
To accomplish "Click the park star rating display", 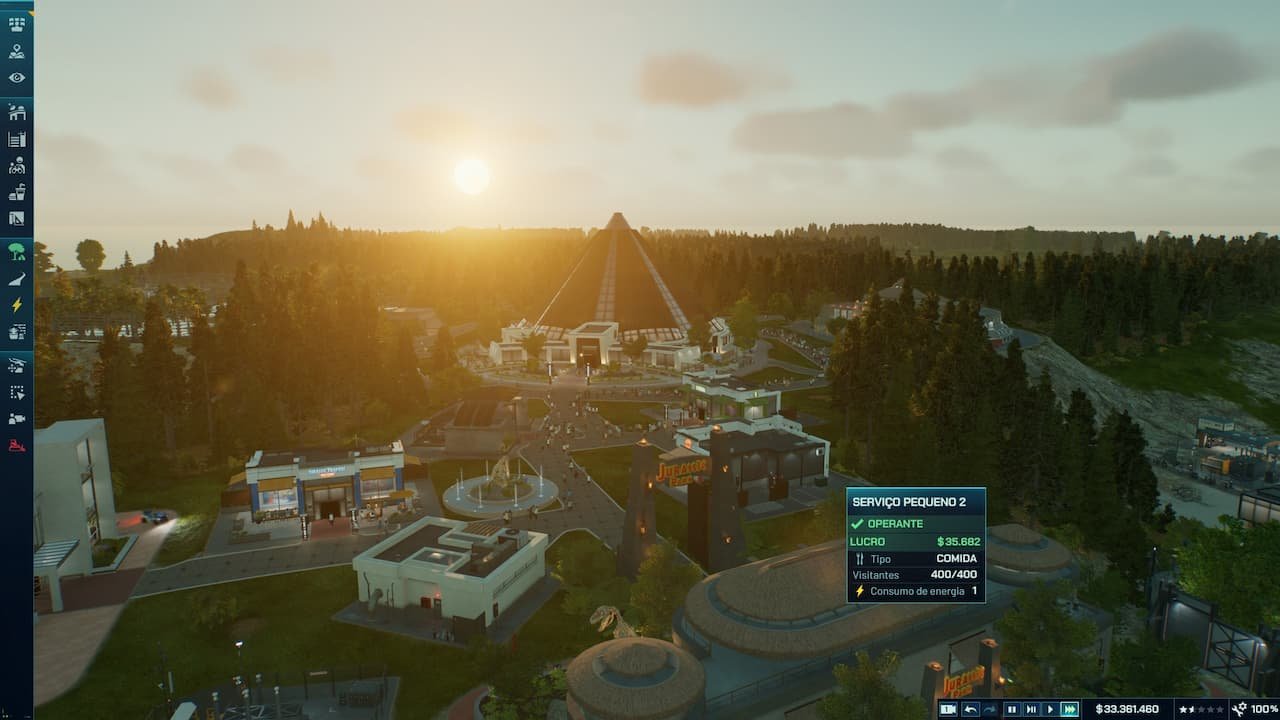I will tap(1200, 709).
